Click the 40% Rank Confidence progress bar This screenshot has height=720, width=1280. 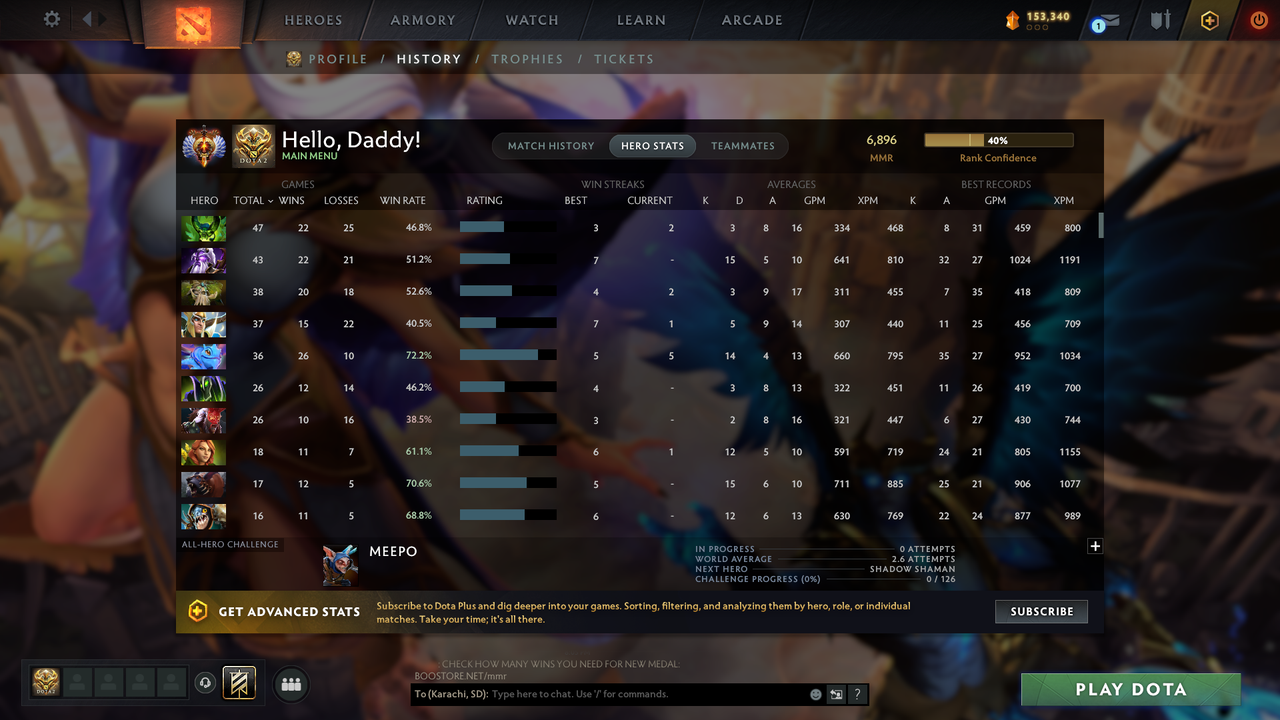[999, 140]
